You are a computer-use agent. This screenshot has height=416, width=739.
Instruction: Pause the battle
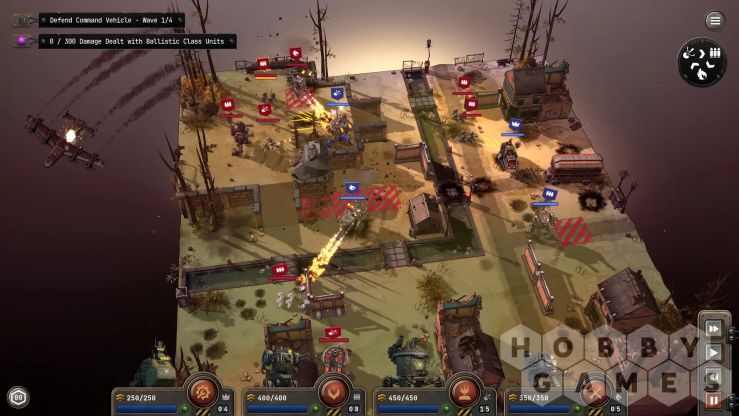point(714,399)
